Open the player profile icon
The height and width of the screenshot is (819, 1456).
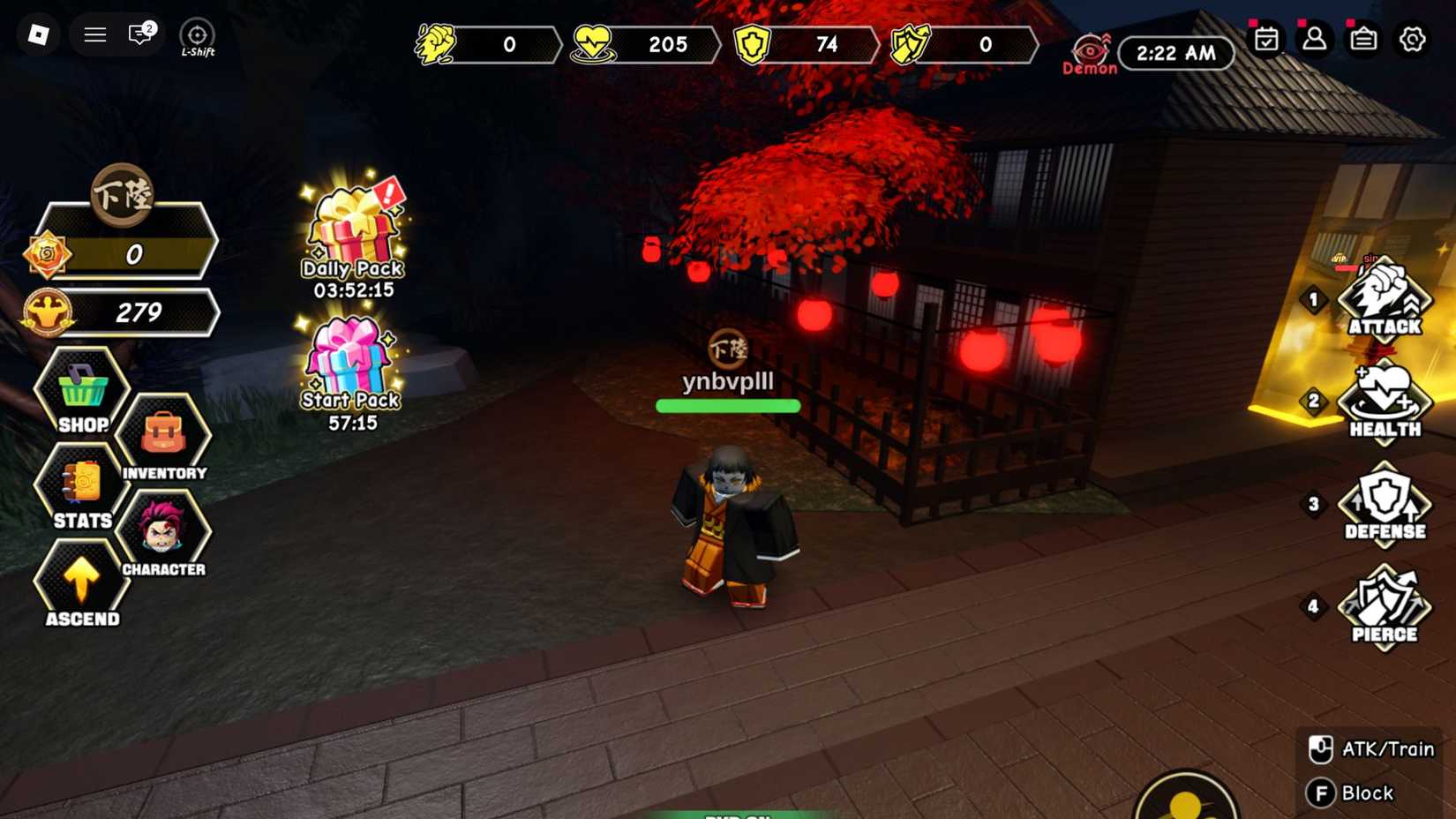pos(1316,40)
